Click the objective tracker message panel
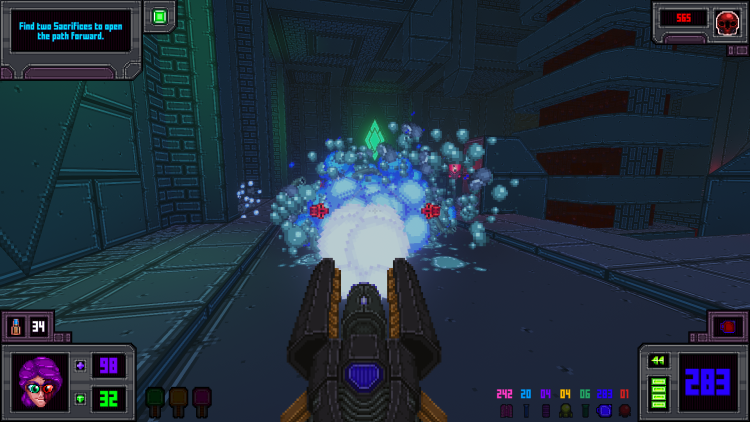 click(70, 30)
